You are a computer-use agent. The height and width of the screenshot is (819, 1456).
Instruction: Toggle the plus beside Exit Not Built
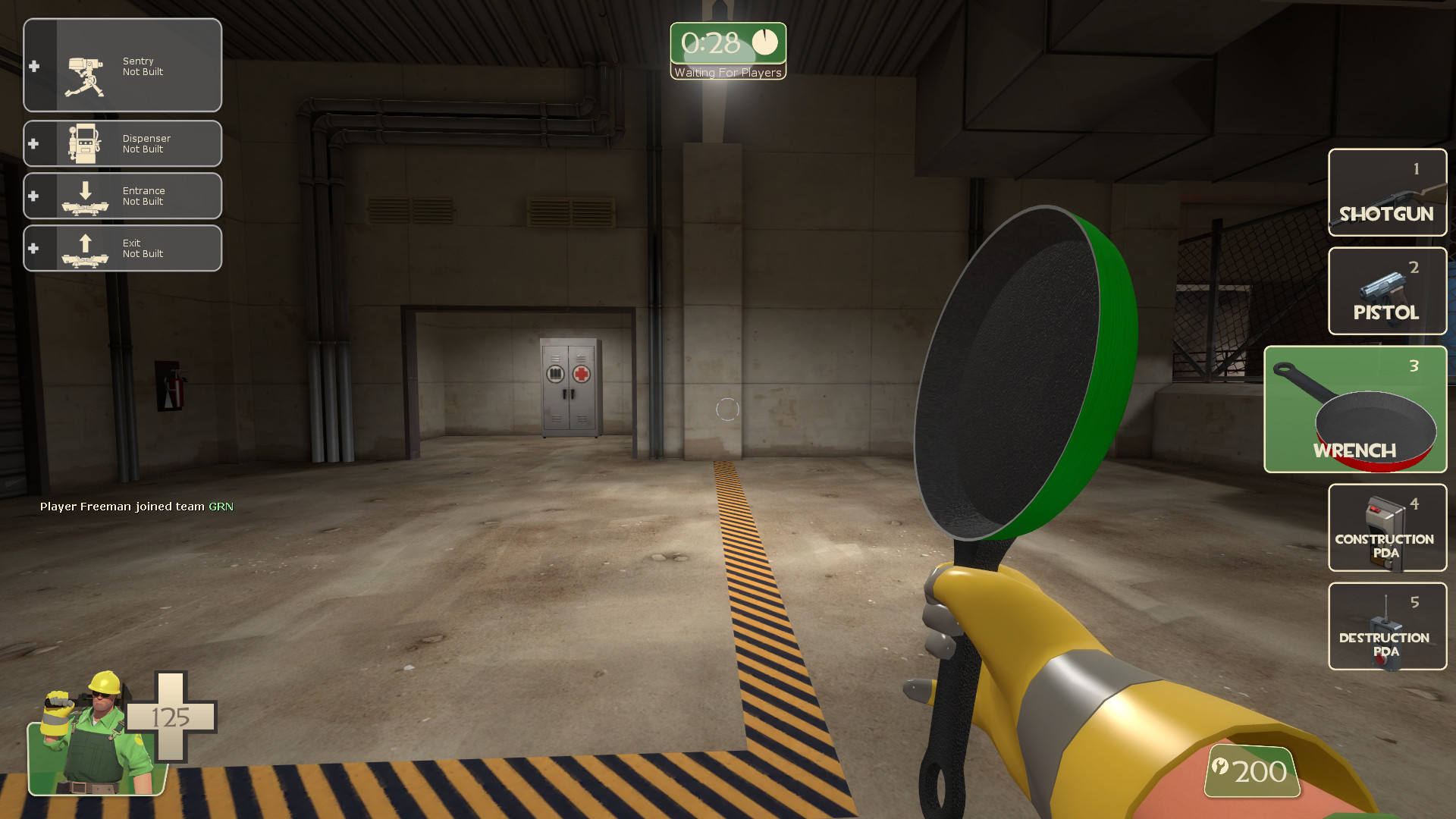[x=33, y=248]
